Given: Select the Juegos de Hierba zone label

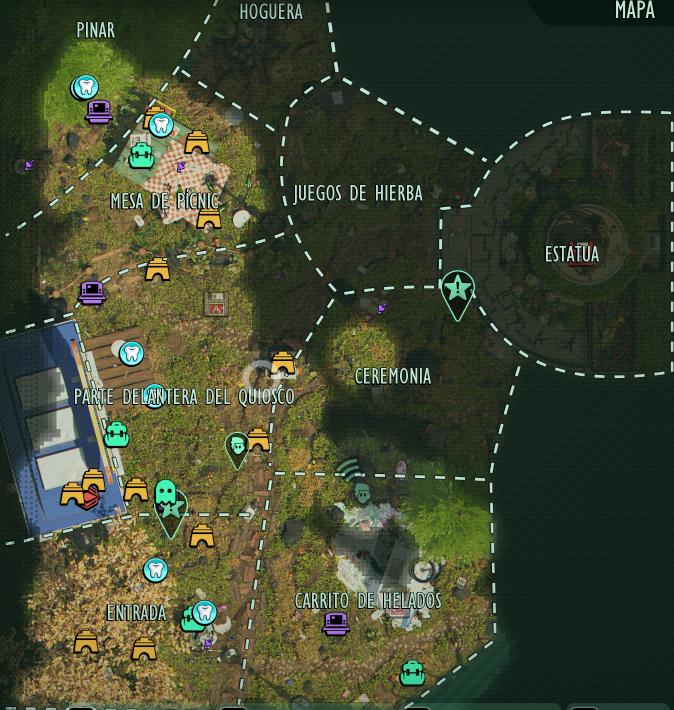Looking at the screenshot, I should pyautogui.click(x=358, y=194).
